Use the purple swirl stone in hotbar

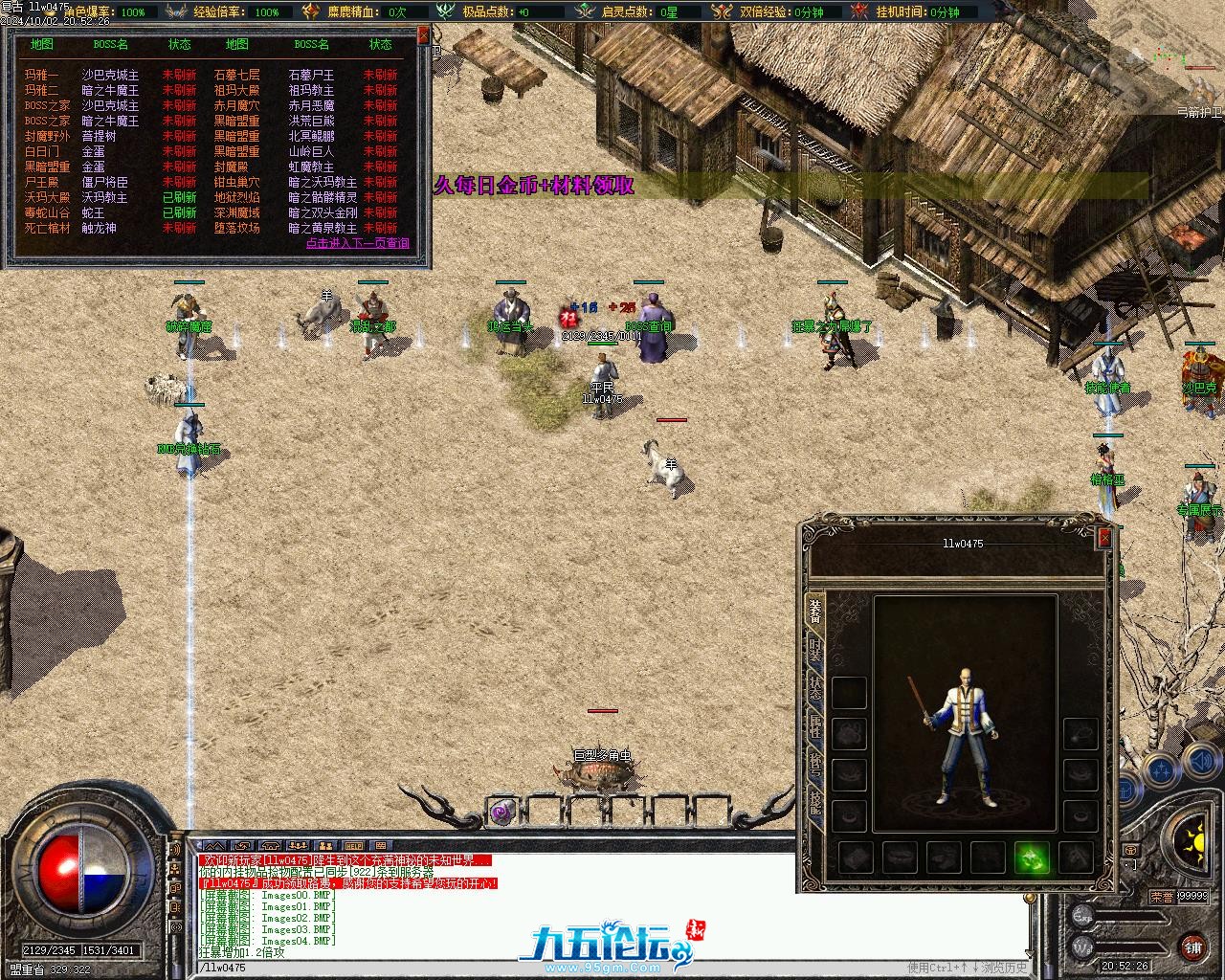coord(501,813)
